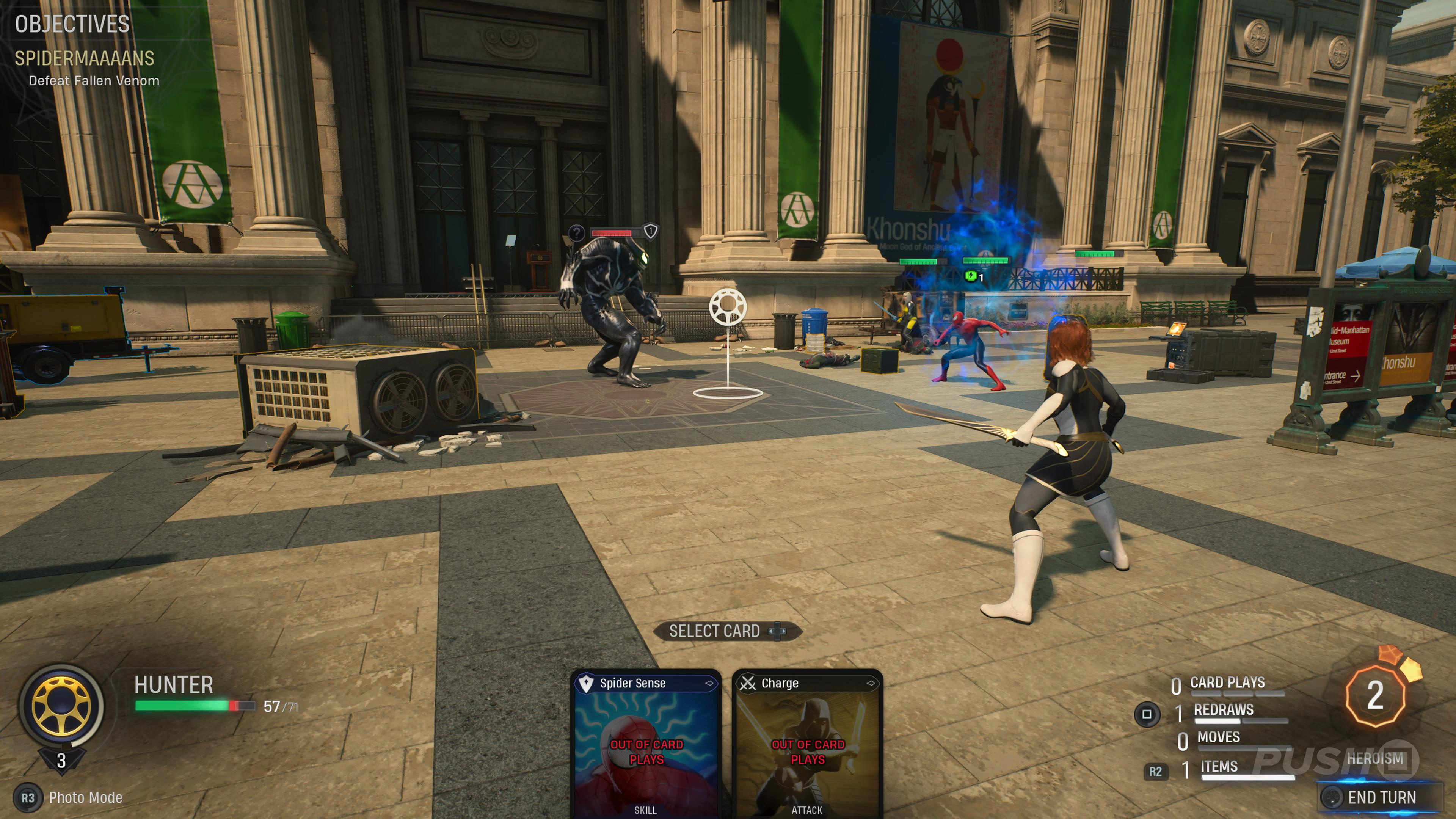The height and width of the screenshot is (819, 1456).
Task: Click the Heroism counter hexagon
Action: click(x=1374, y=695)
